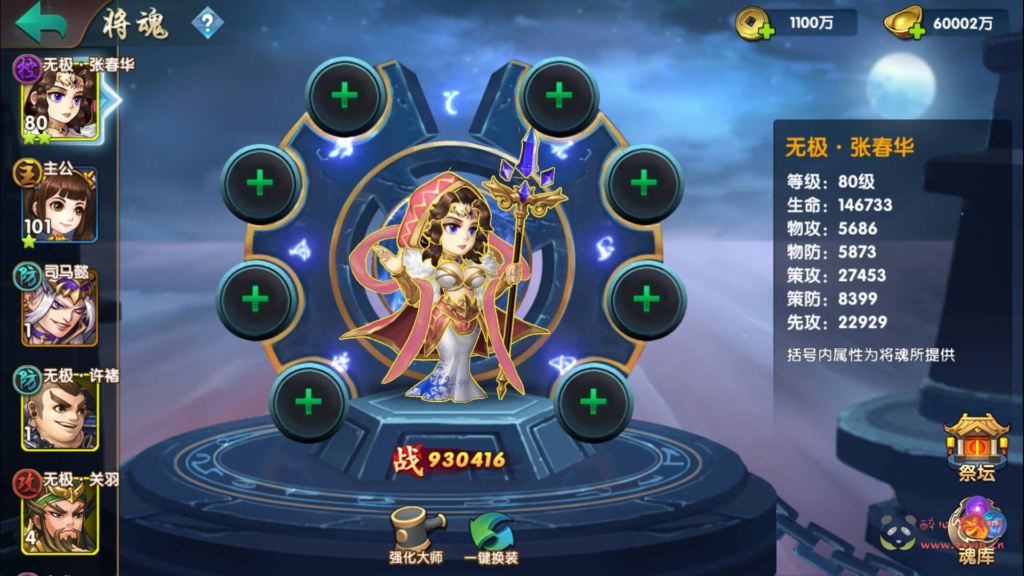Open the 祭坛 altar

coord(976,445)
